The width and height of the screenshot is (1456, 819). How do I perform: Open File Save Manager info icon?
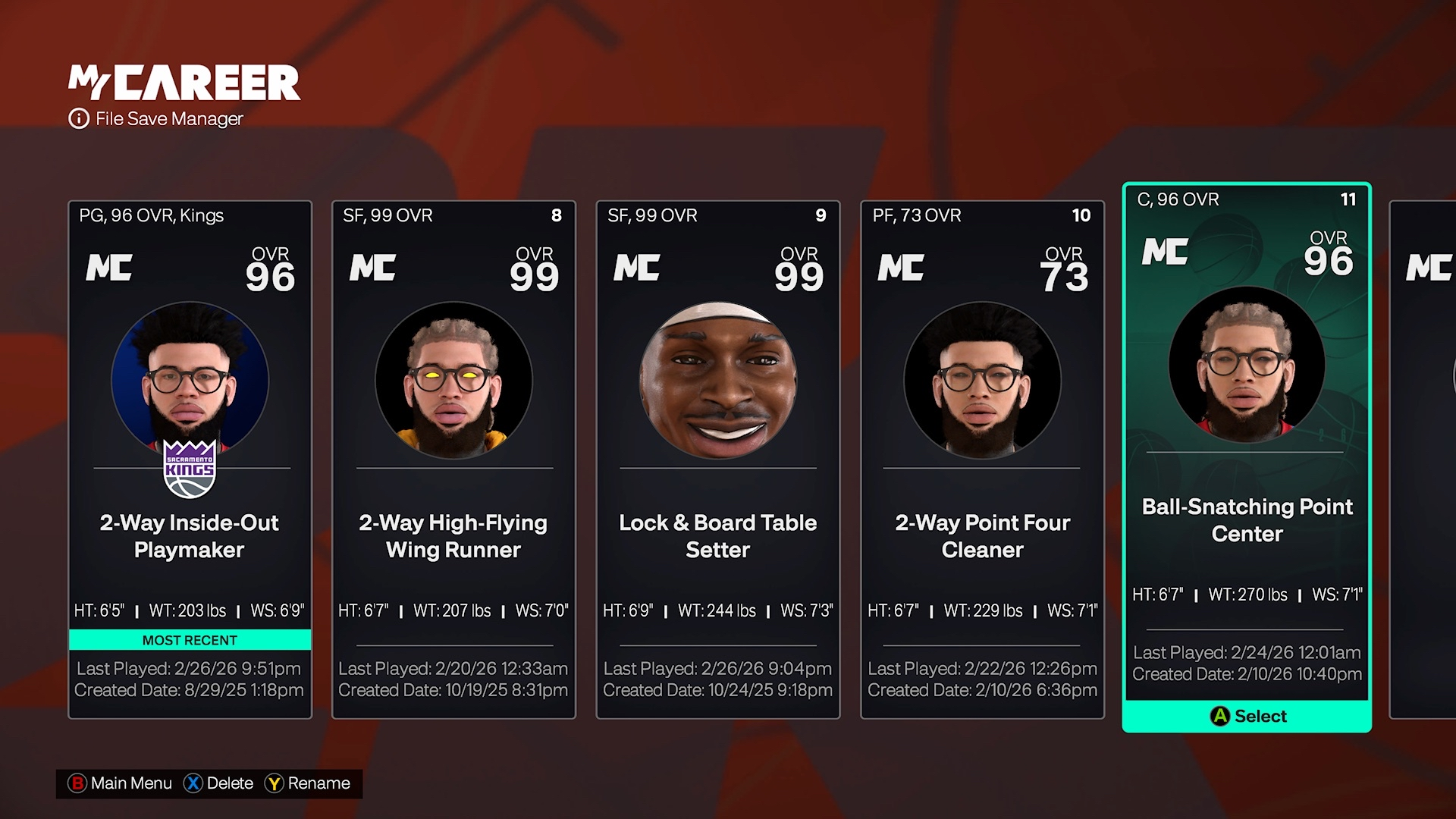(x=79, y=119)
